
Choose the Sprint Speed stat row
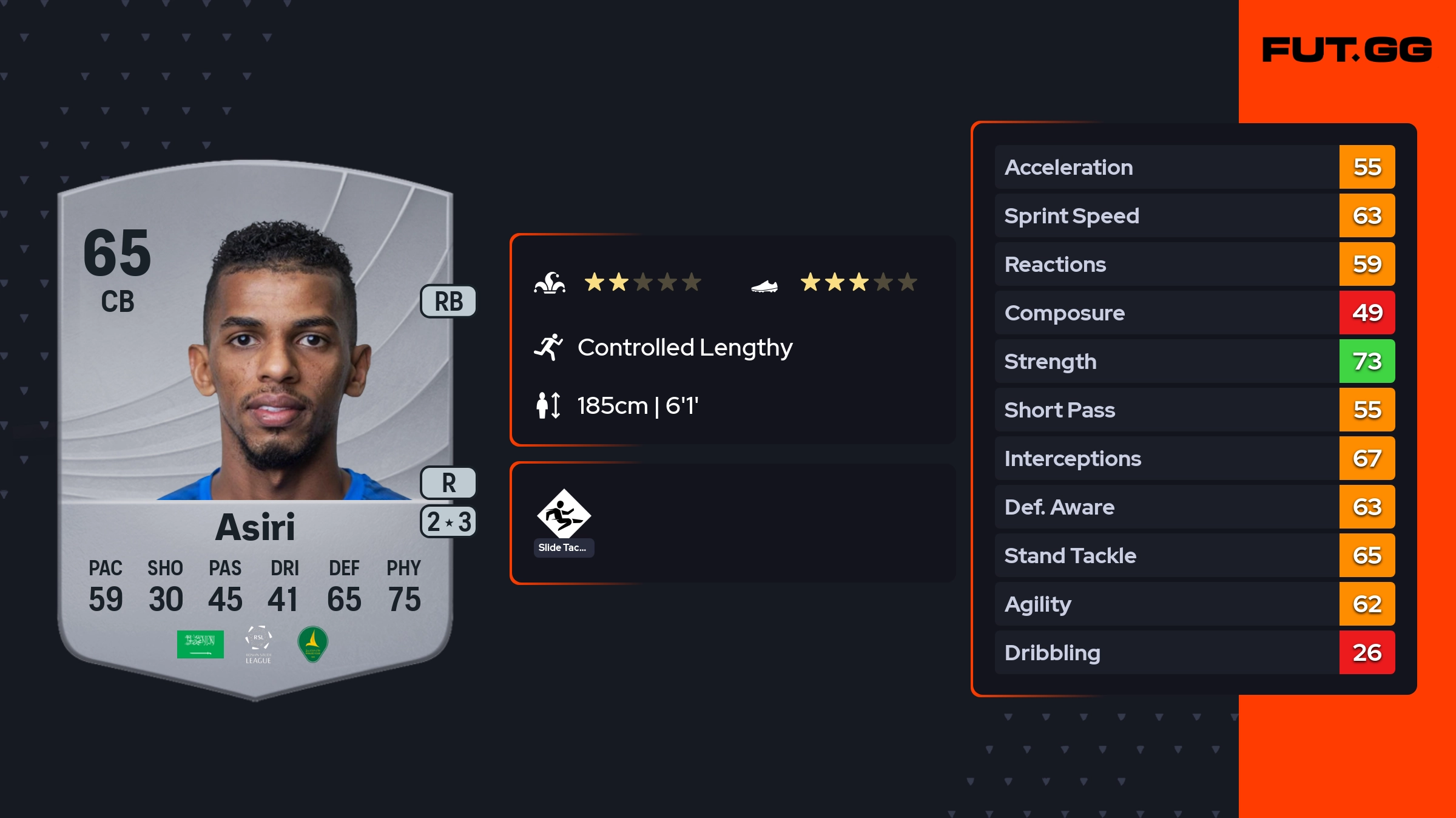(x=1194, y=215)
